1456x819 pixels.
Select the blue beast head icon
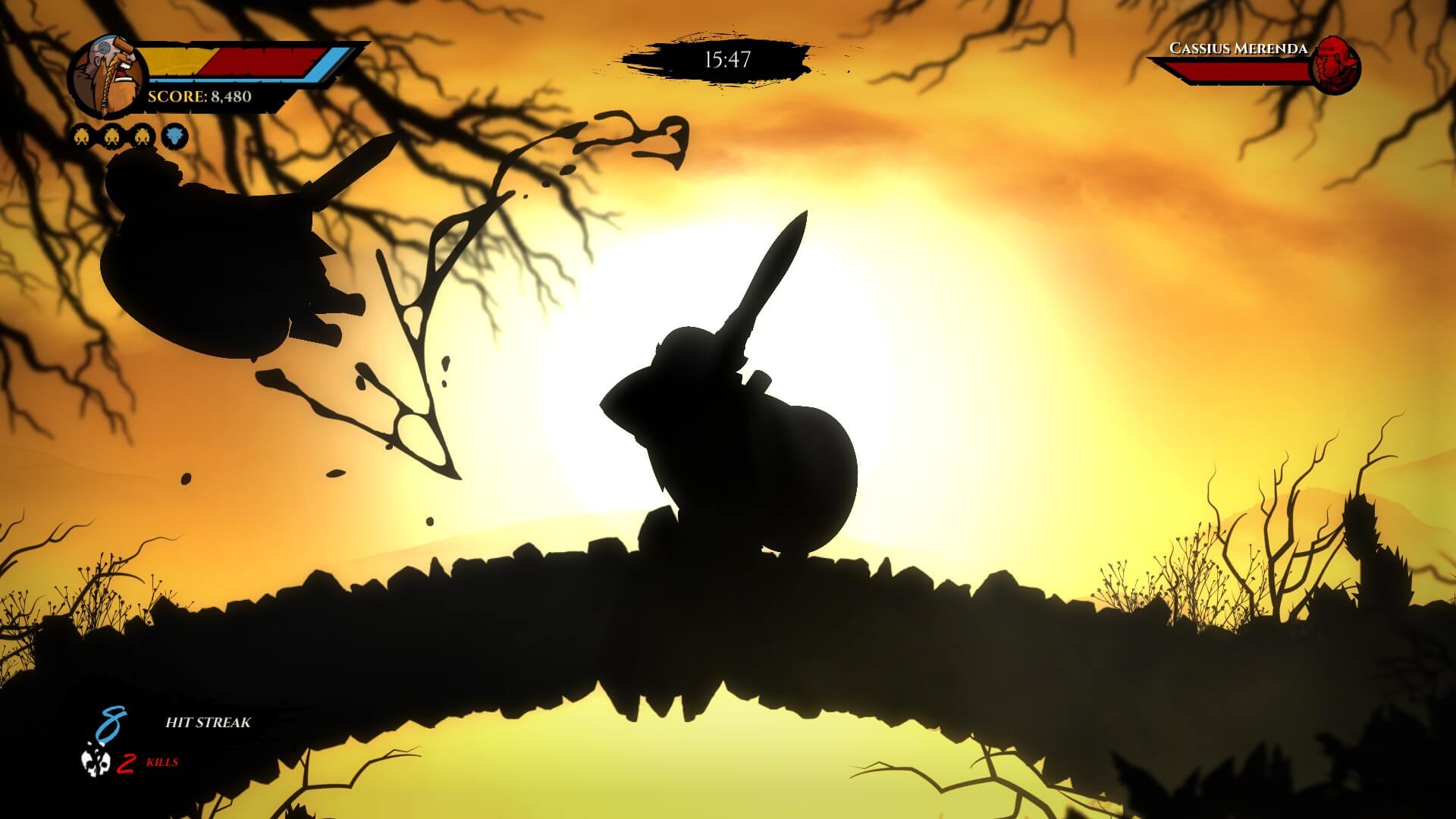pos(174,137)
